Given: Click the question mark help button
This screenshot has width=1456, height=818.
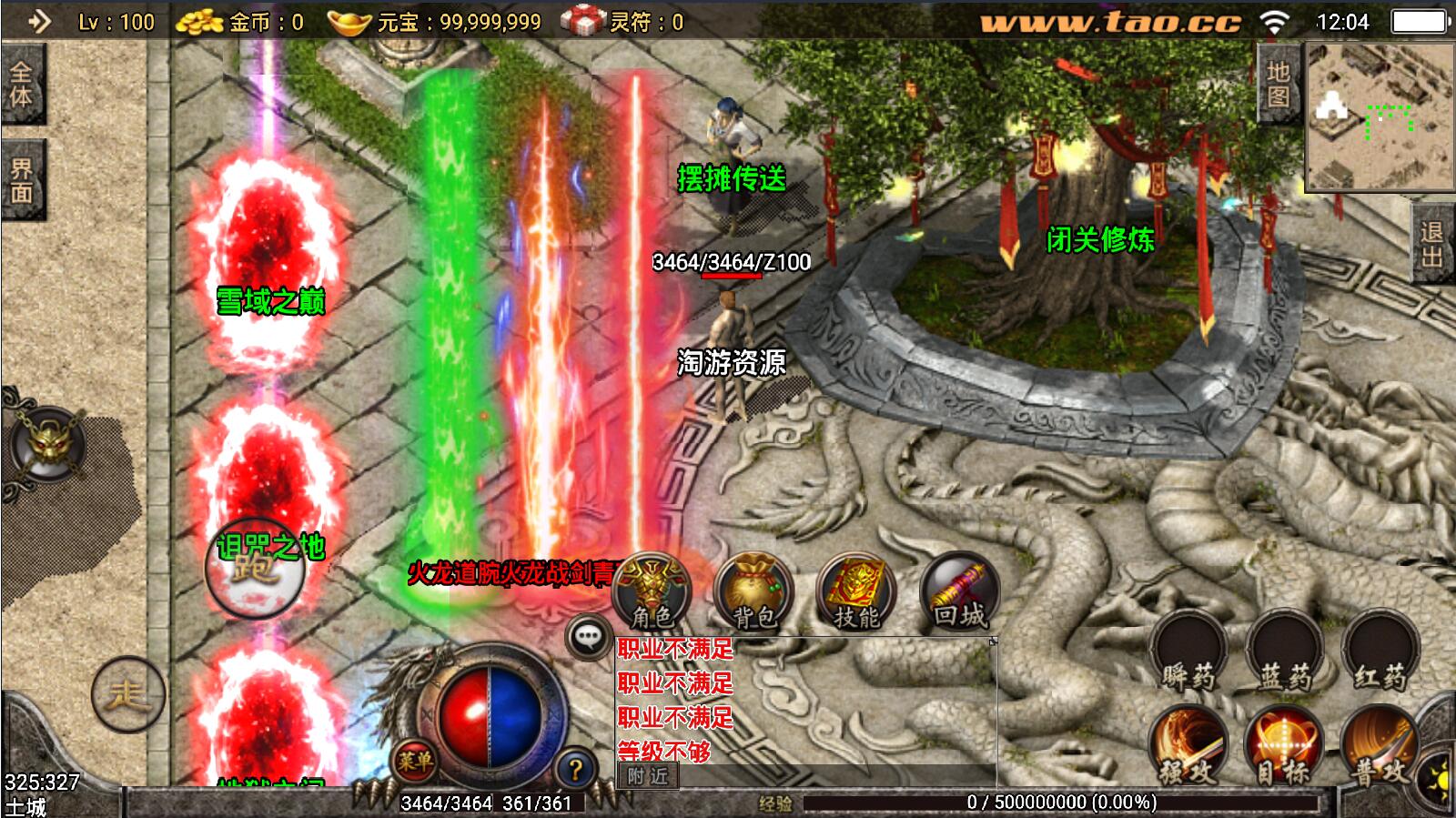Looking at the screenshot, I should tap(574, 770).
